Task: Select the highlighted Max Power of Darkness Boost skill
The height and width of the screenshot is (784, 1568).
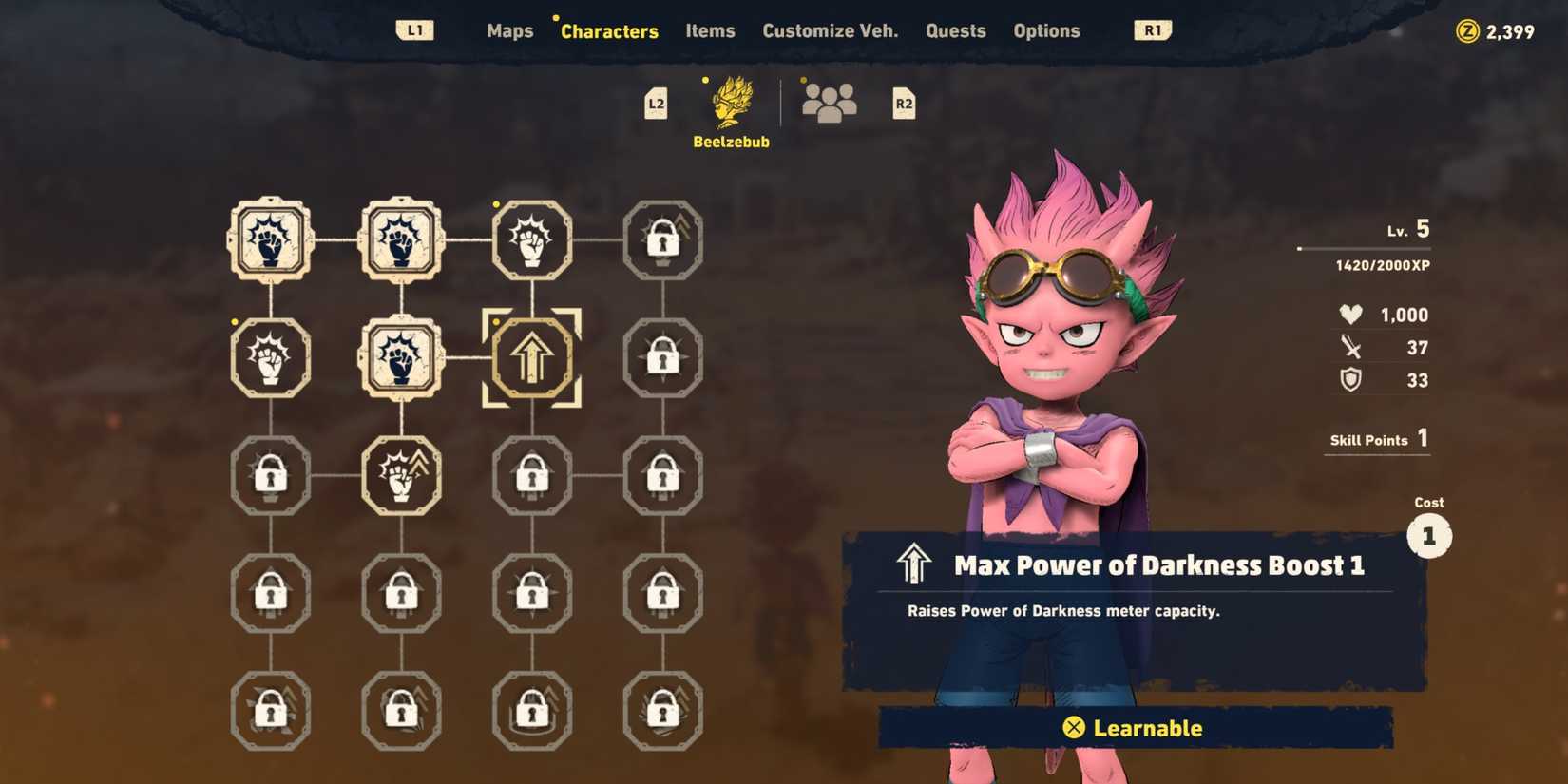Action: [532, 358]
